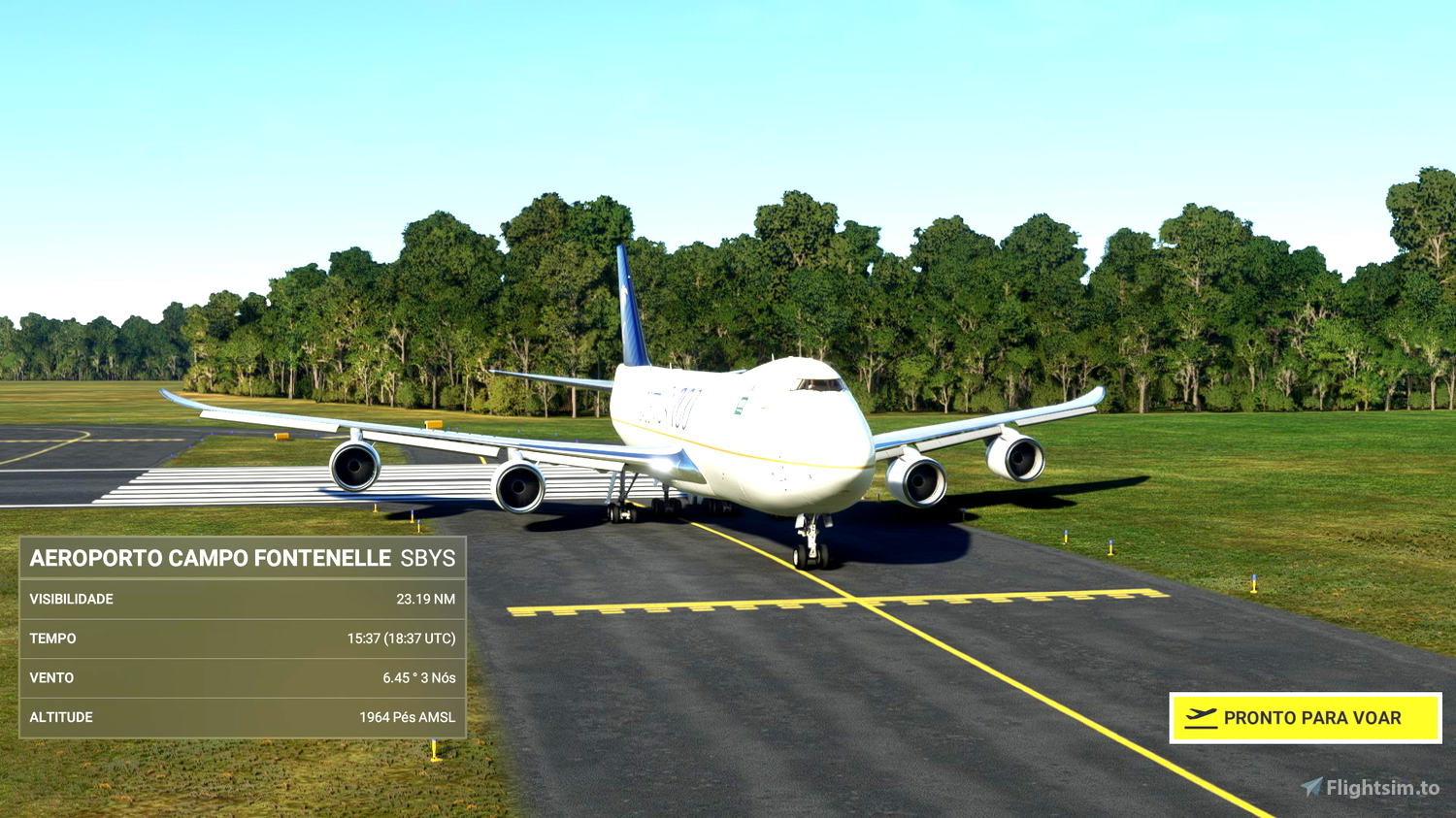
Task: Click the ALTITUDE label text
Action: pyautogui.click(x=62, y=716)
